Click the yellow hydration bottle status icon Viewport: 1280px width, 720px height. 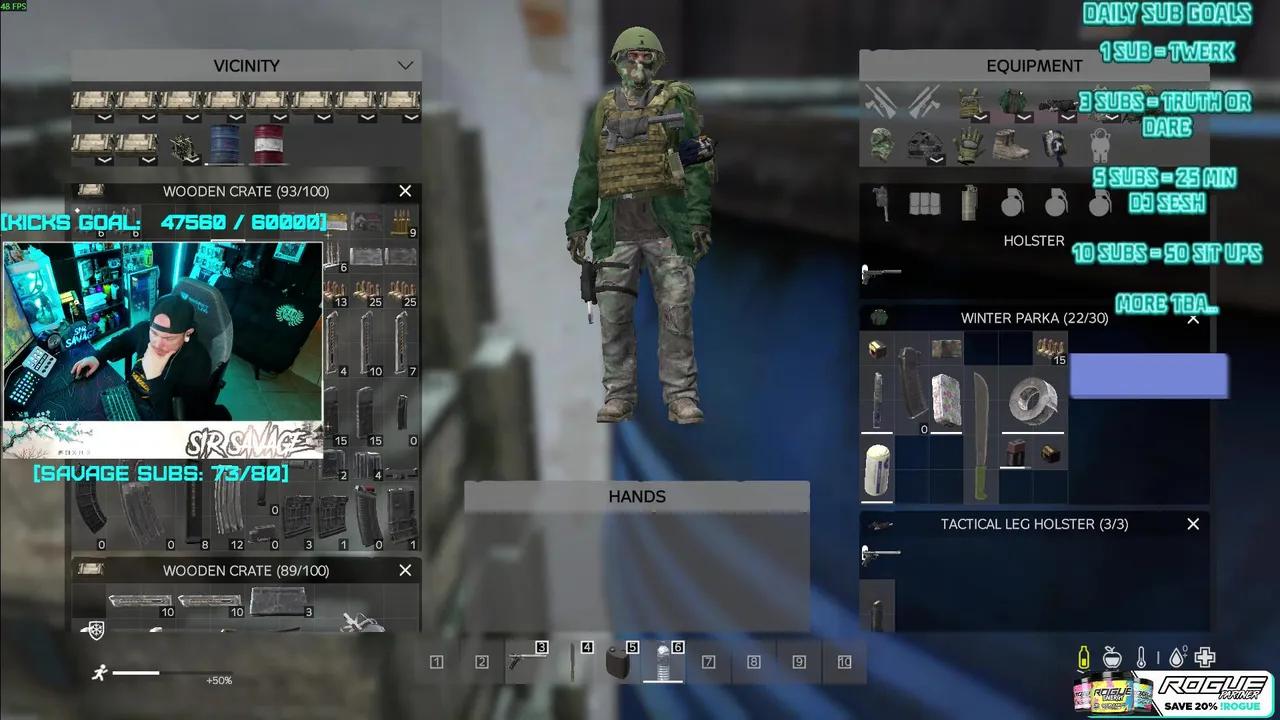coord(1083,657)
